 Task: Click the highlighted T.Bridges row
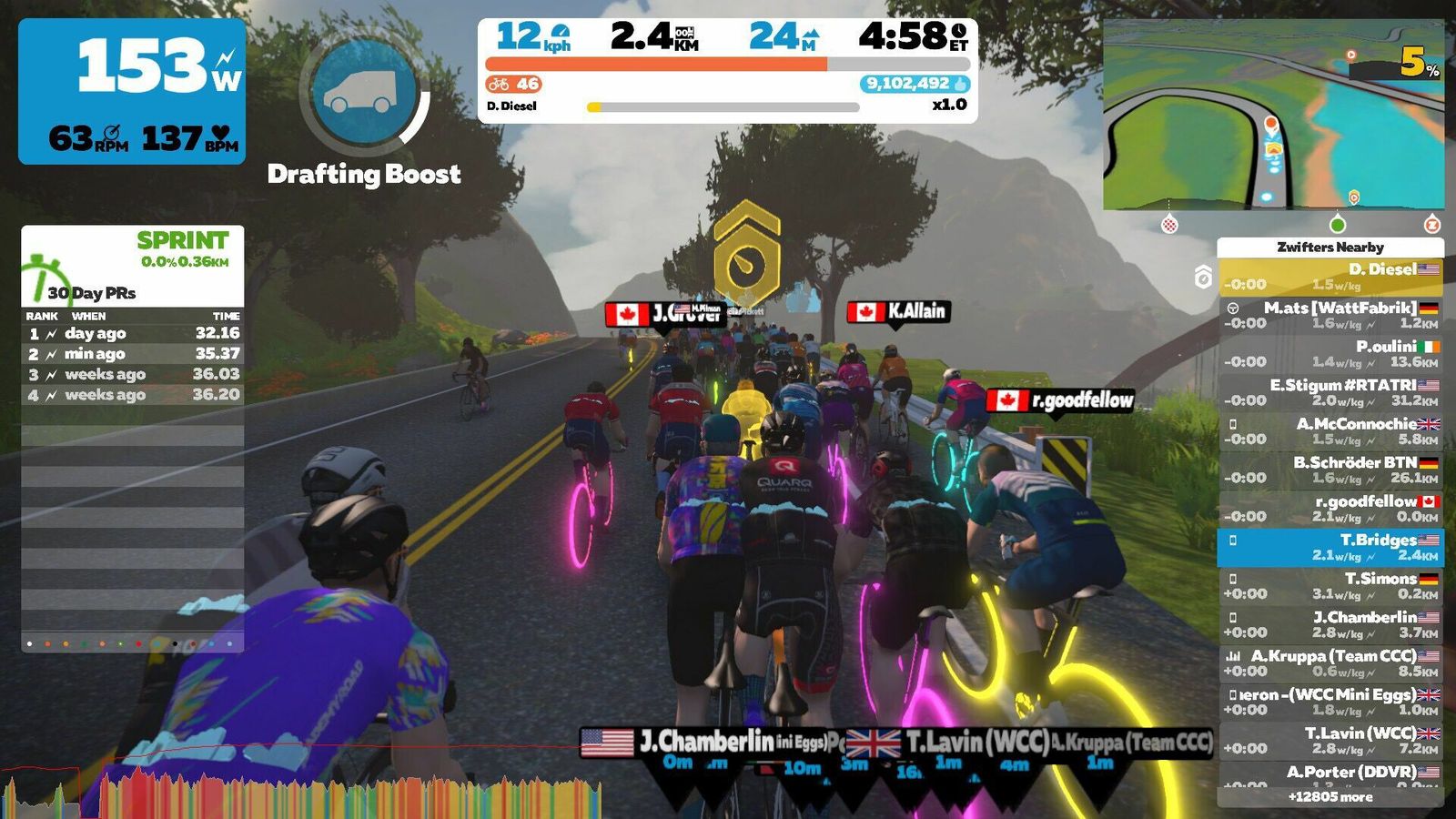(1330, 547)
